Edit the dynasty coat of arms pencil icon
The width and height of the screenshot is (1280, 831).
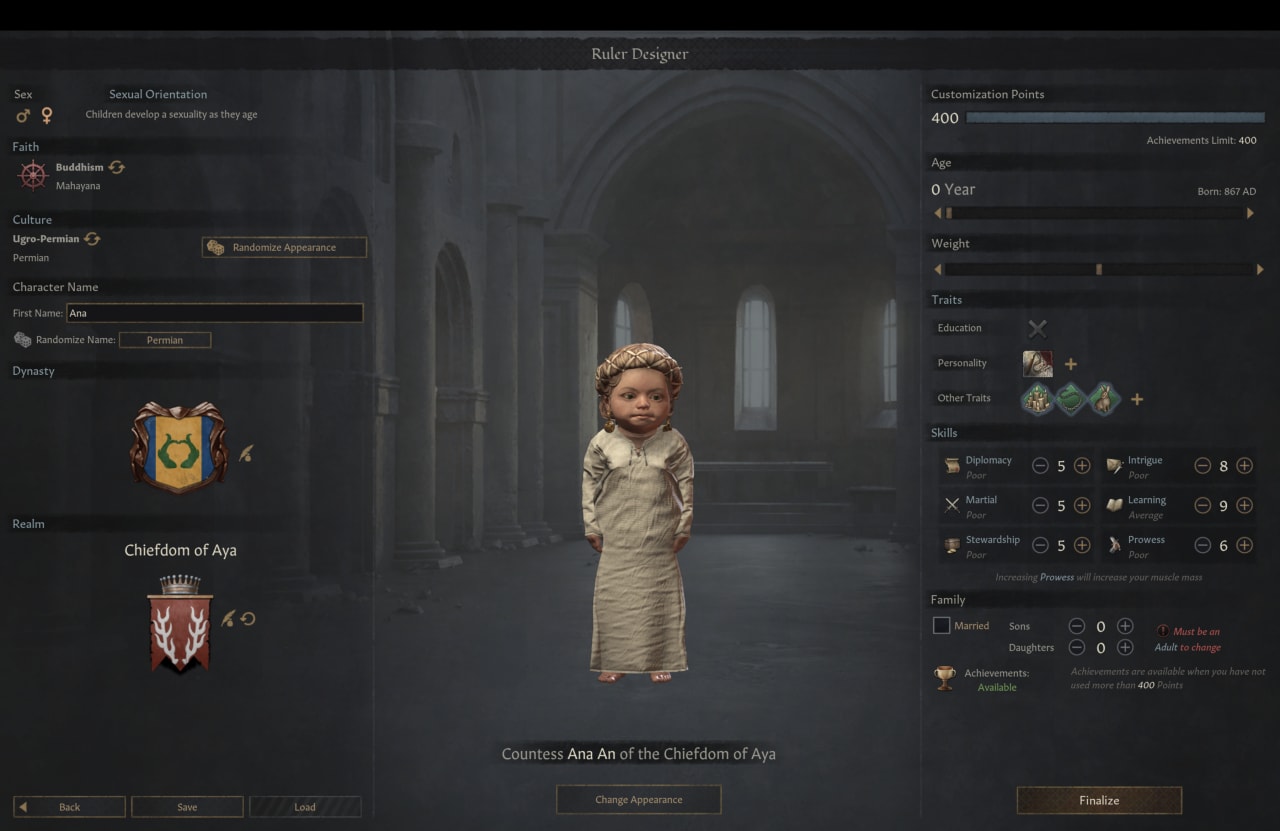tap(247, 453)
